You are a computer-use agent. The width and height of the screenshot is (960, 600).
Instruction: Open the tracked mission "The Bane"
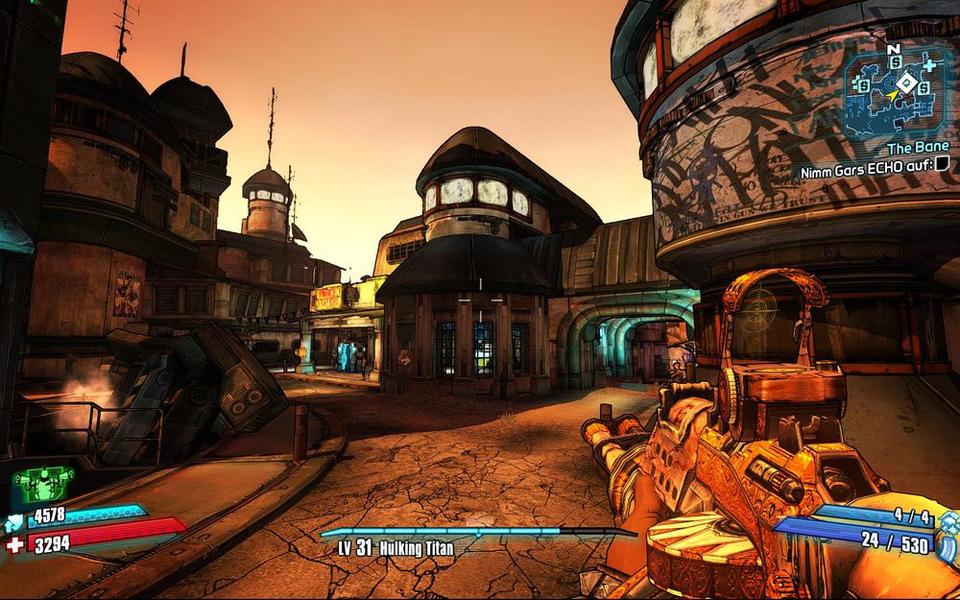click(917, 147)
